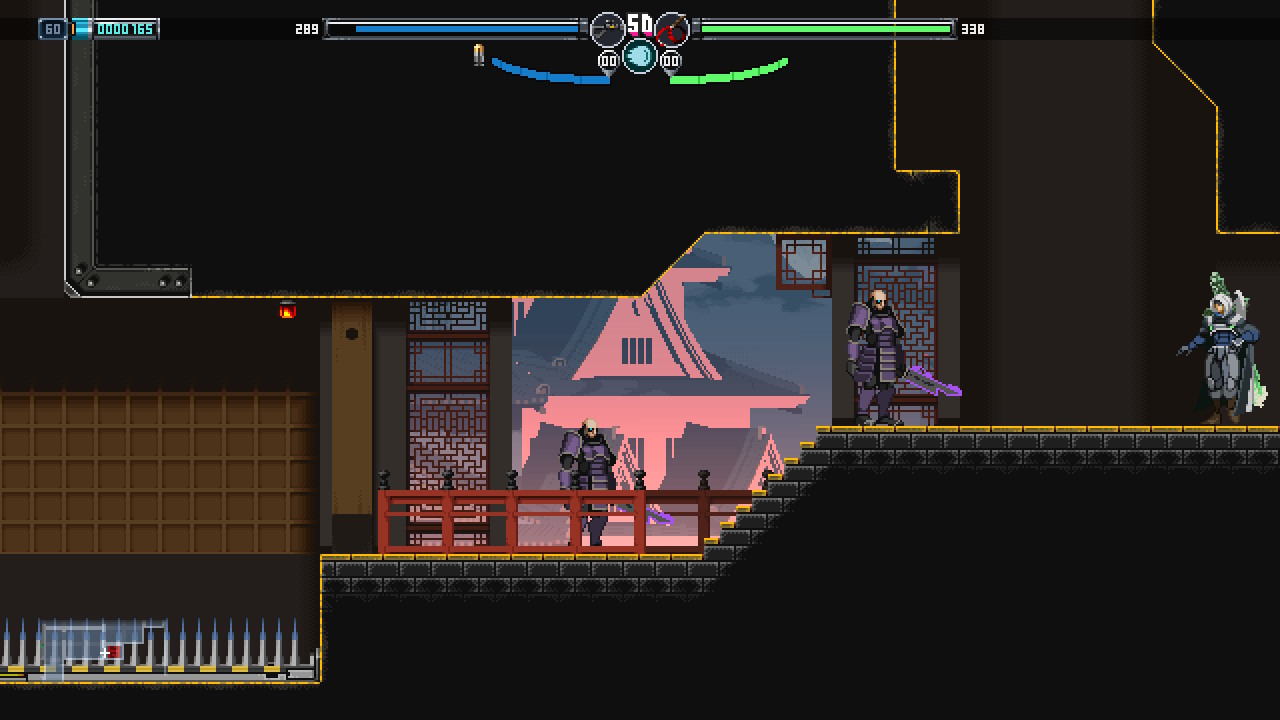Viewport: 1280px width, 720px height.
Task: Select the gun weapon icon
Action: 608,29
